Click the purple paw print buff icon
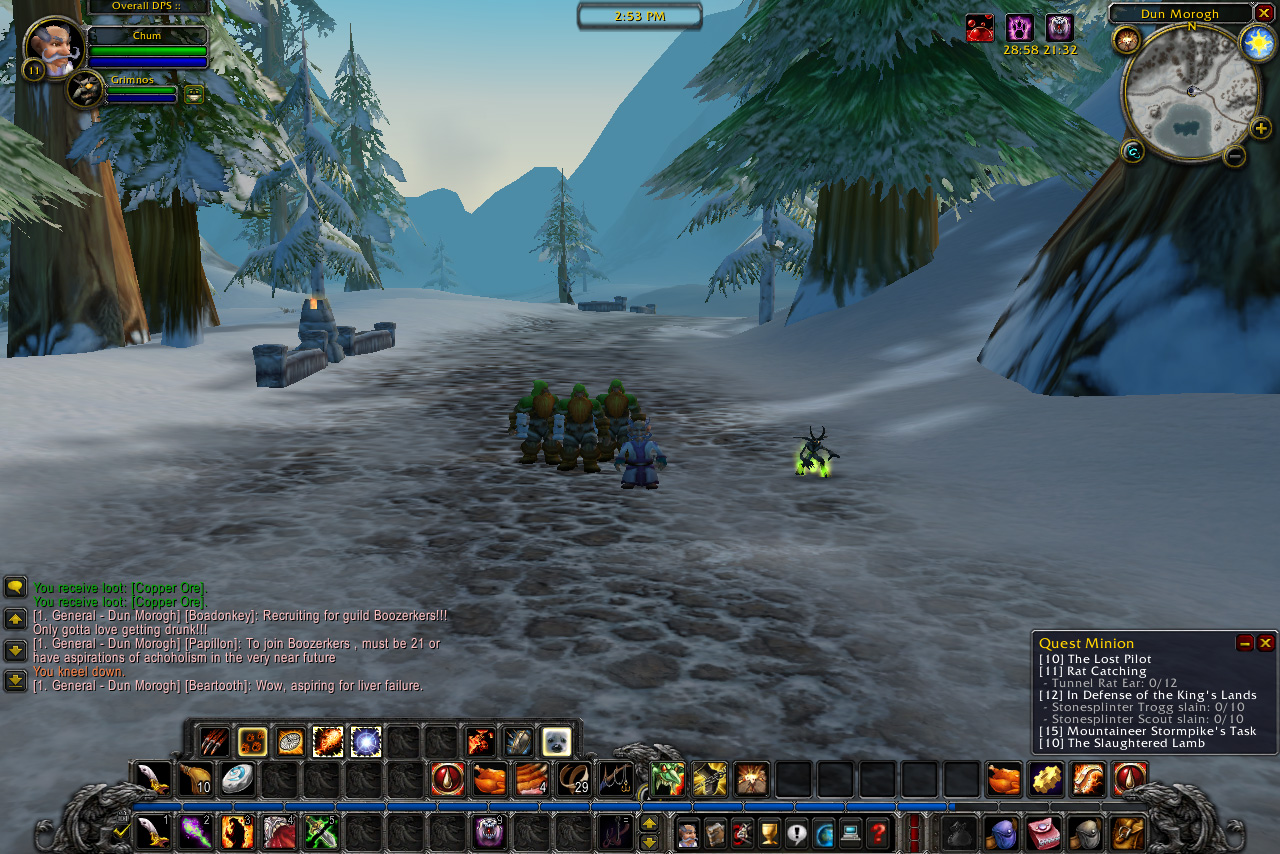Viewport: 1280px width, 854px height. (1019, 28)
